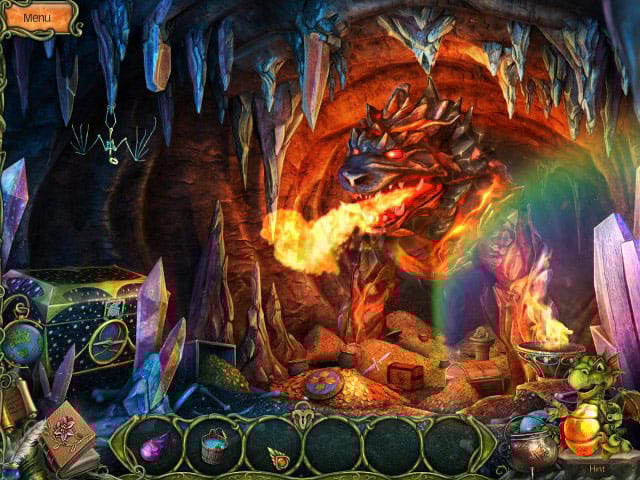
Task: Open the flower-embossed journal book
Action: click(69, 432)
